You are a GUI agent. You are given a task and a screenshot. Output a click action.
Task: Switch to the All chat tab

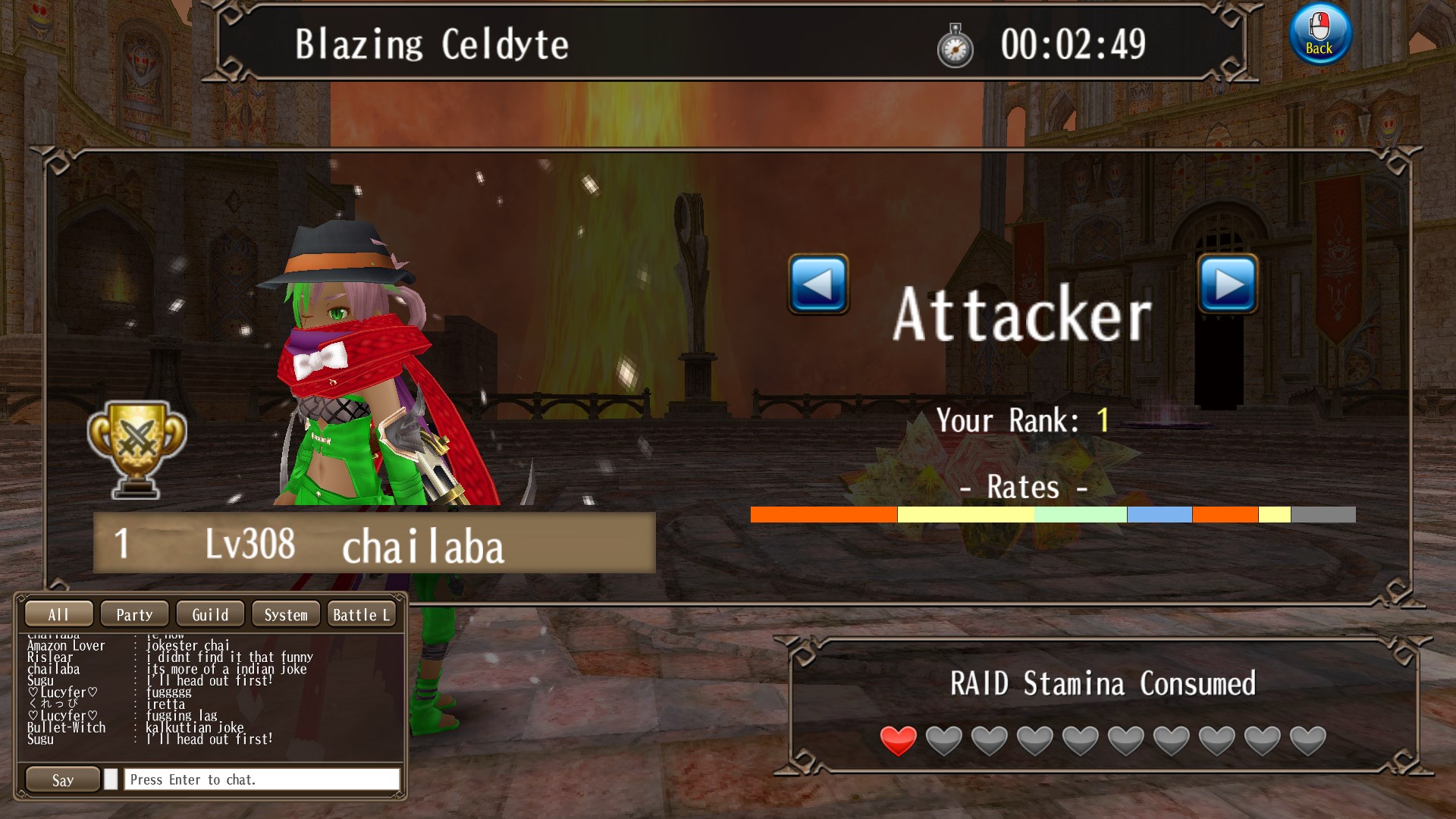tap(59, 614)
